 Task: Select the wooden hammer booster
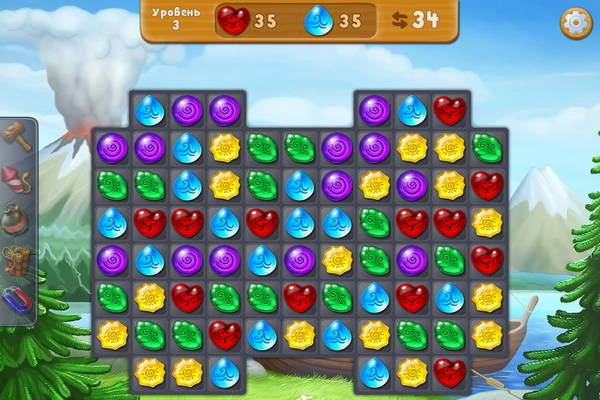click(x=15, y=135)
